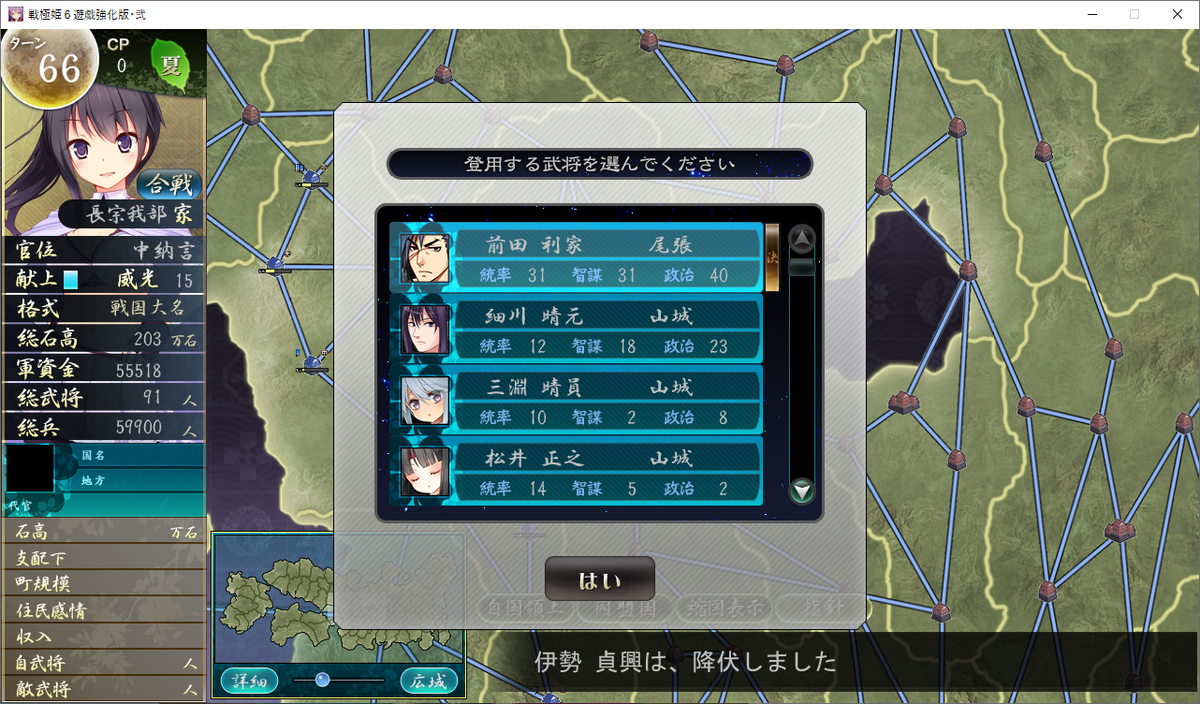
Task: Choose 細川 晴元 to recruit
Action: [x=576, y=330]
